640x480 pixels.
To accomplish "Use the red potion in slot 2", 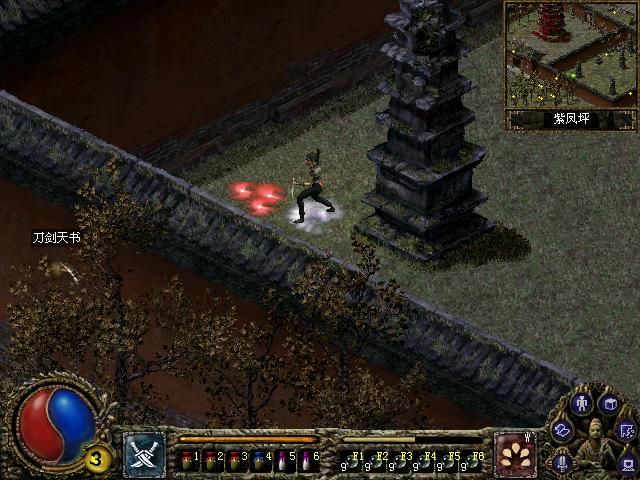I will click(211, 460).
